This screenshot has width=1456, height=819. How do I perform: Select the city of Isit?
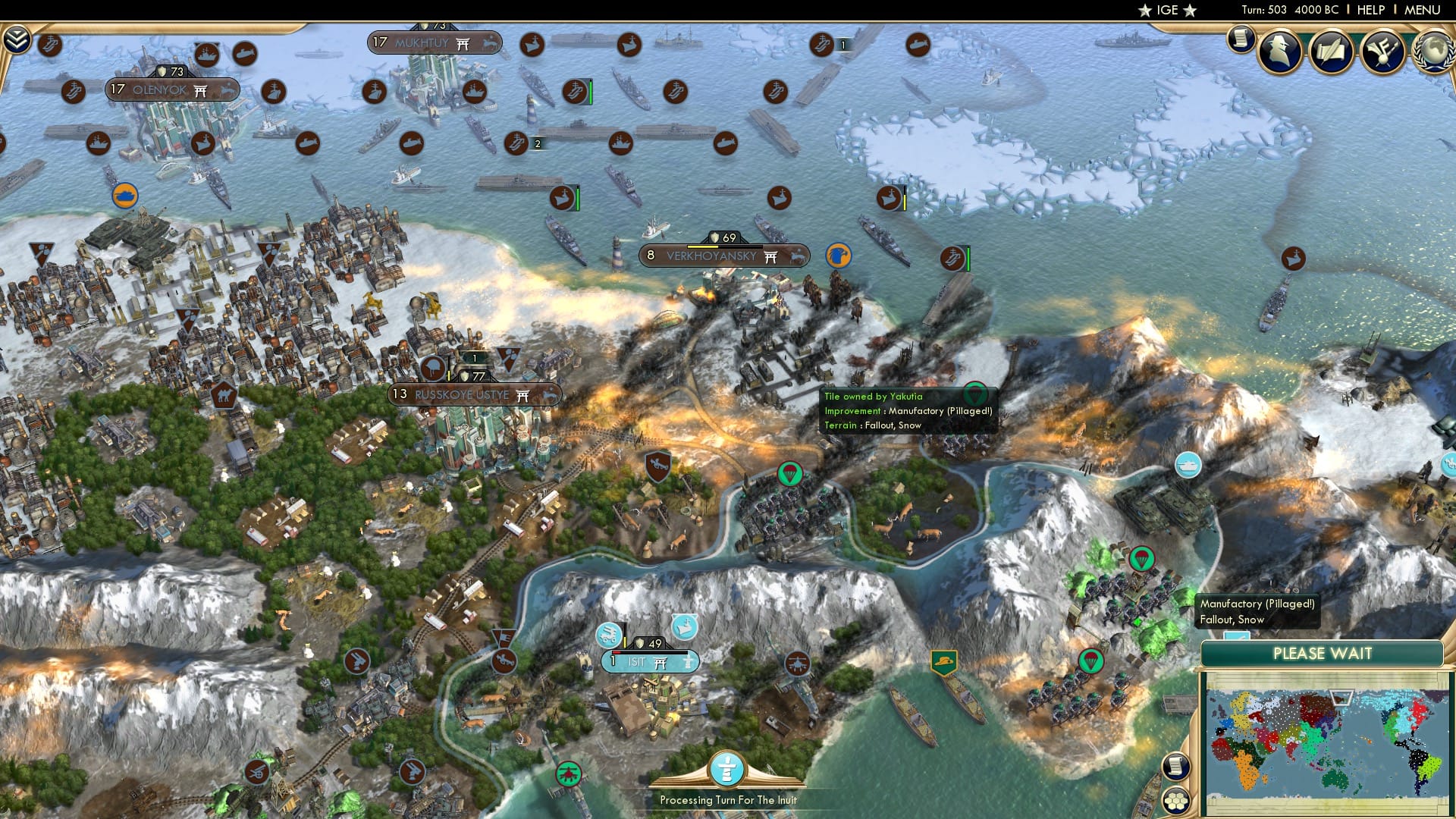(651, 662)
